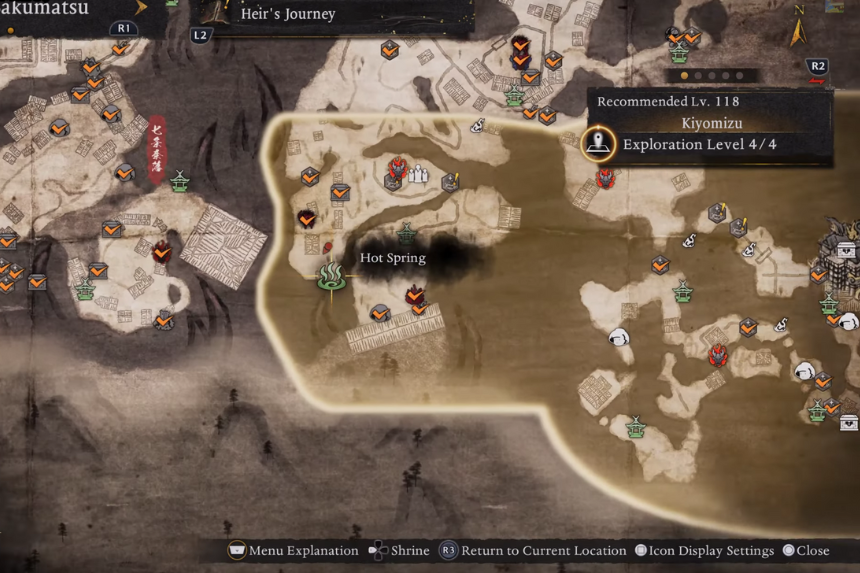The height and width of the screenshot is (573, 860).
Task: Click the page indicator dots
Action: (x=711, y=75)
